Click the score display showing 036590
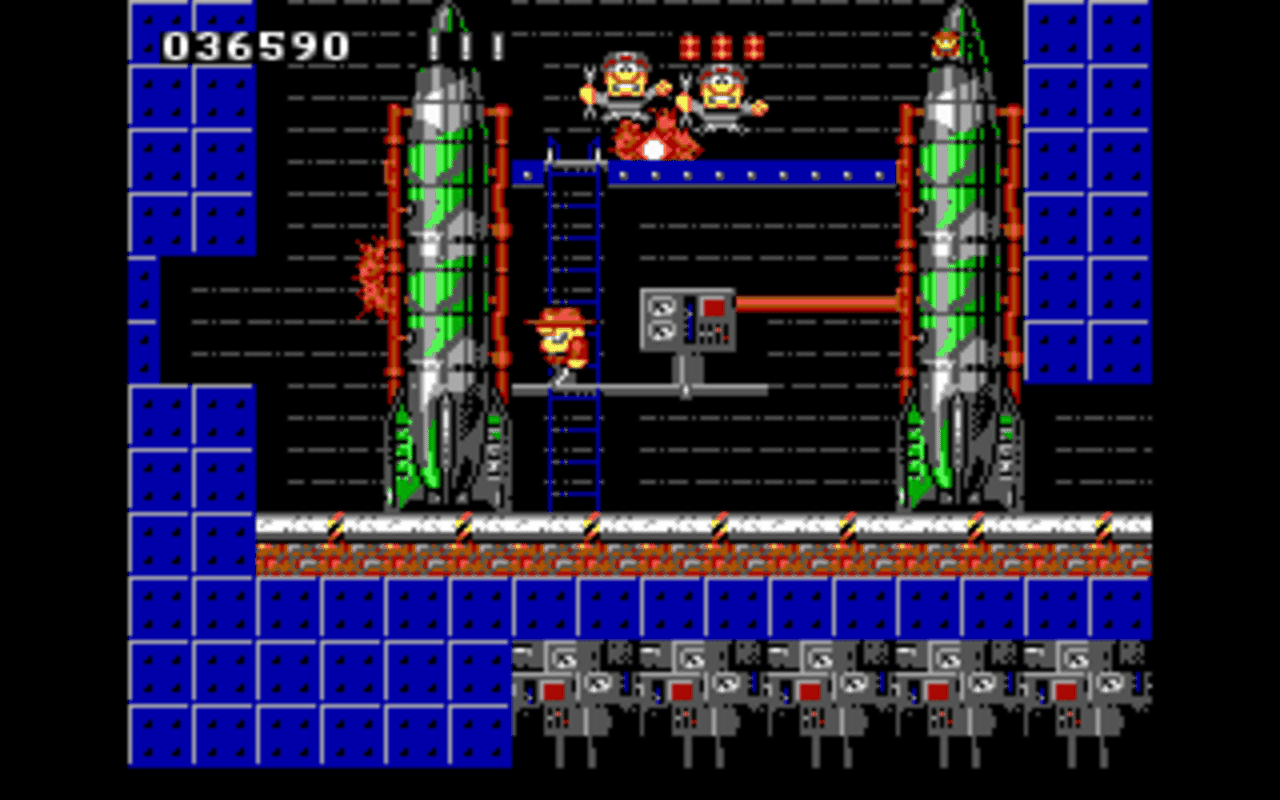1280x800 pixels. (x=253, y=45)
